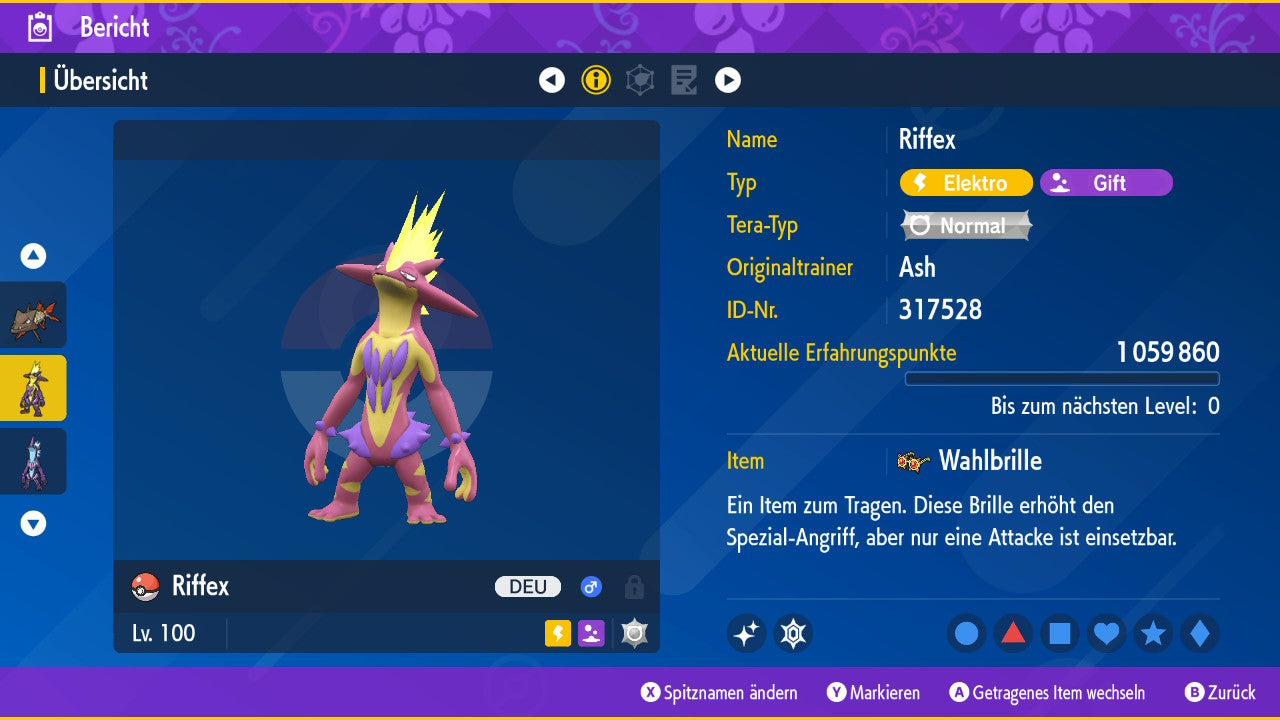Switch to the stats hexagon tab
This screenshot has height=720, width=1280.
640,80
